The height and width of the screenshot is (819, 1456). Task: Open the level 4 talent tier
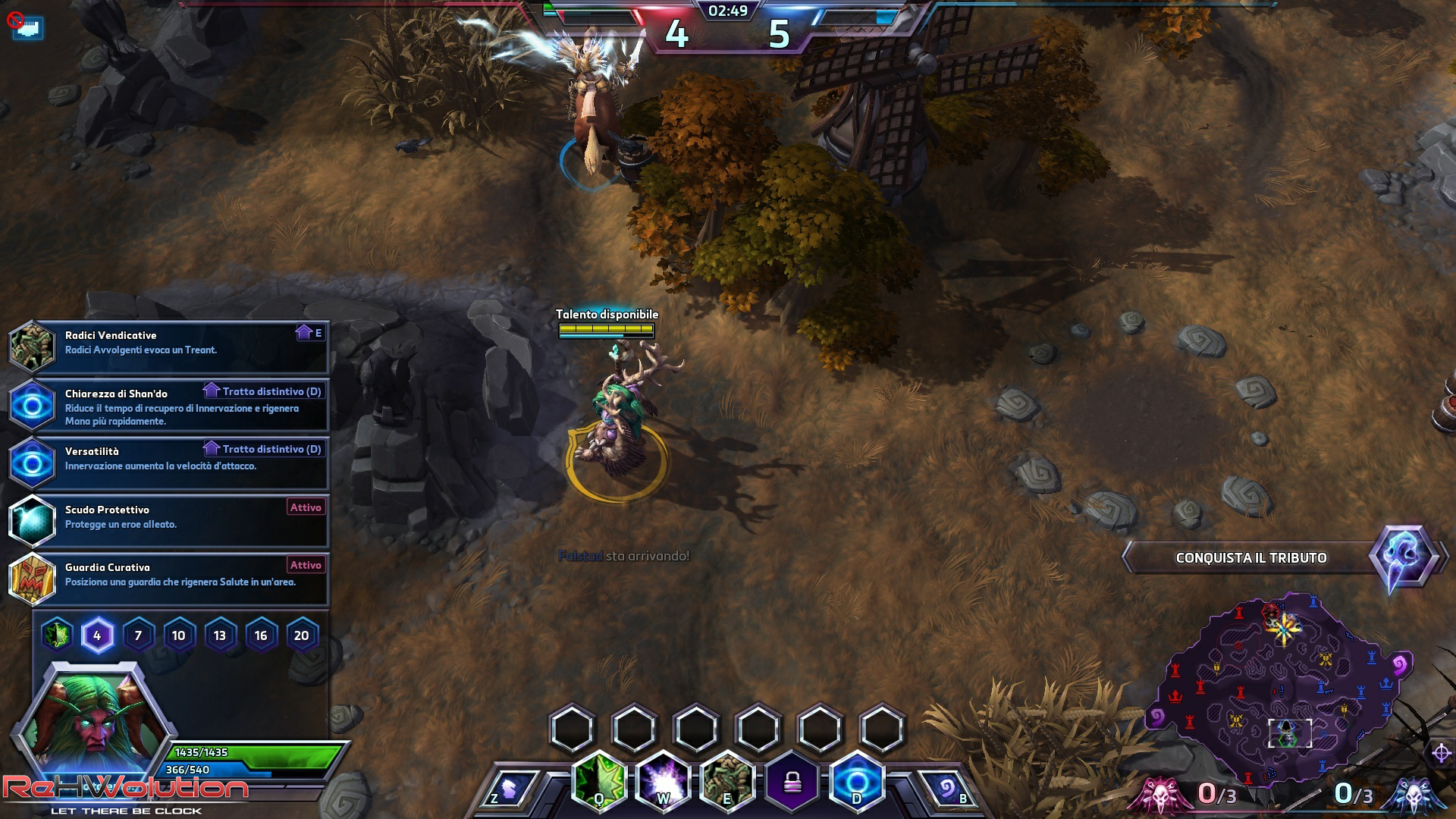97,635
